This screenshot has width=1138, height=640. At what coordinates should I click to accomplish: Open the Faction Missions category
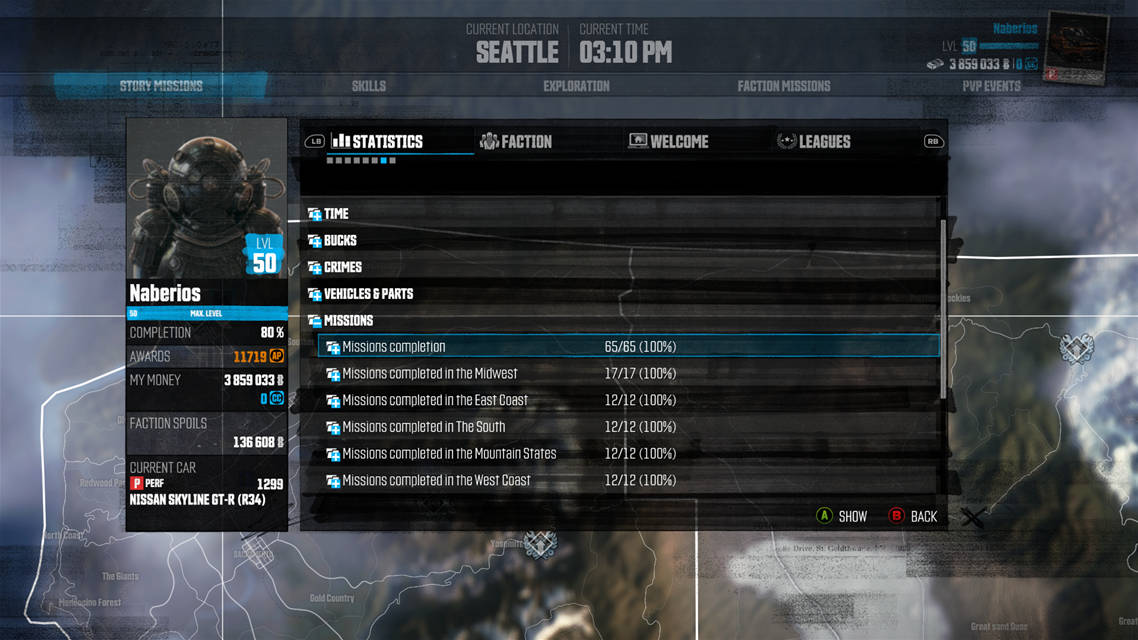click(784, 86)
